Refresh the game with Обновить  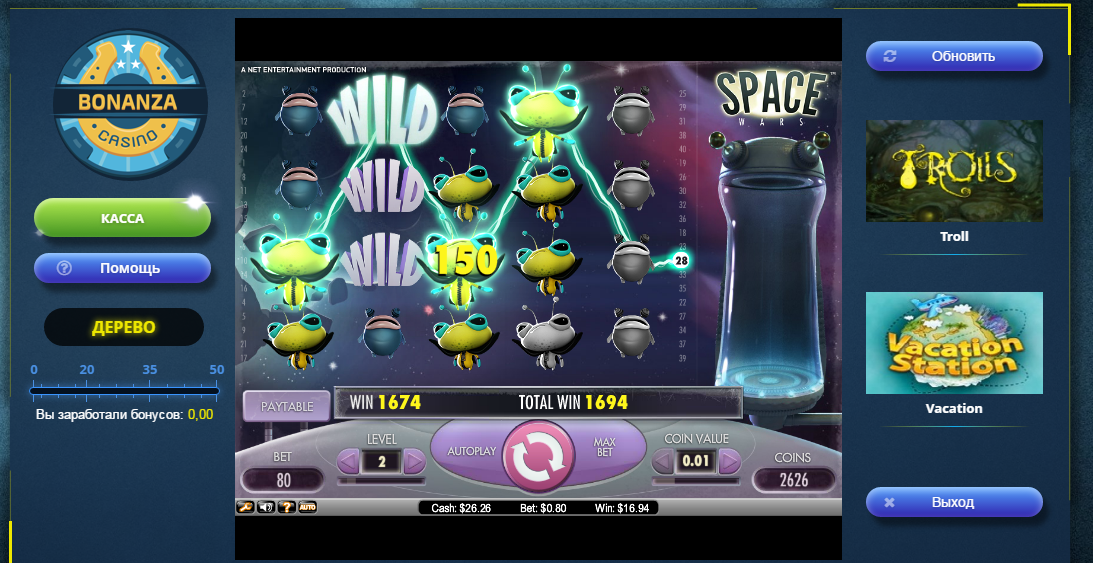pos(954,56)
